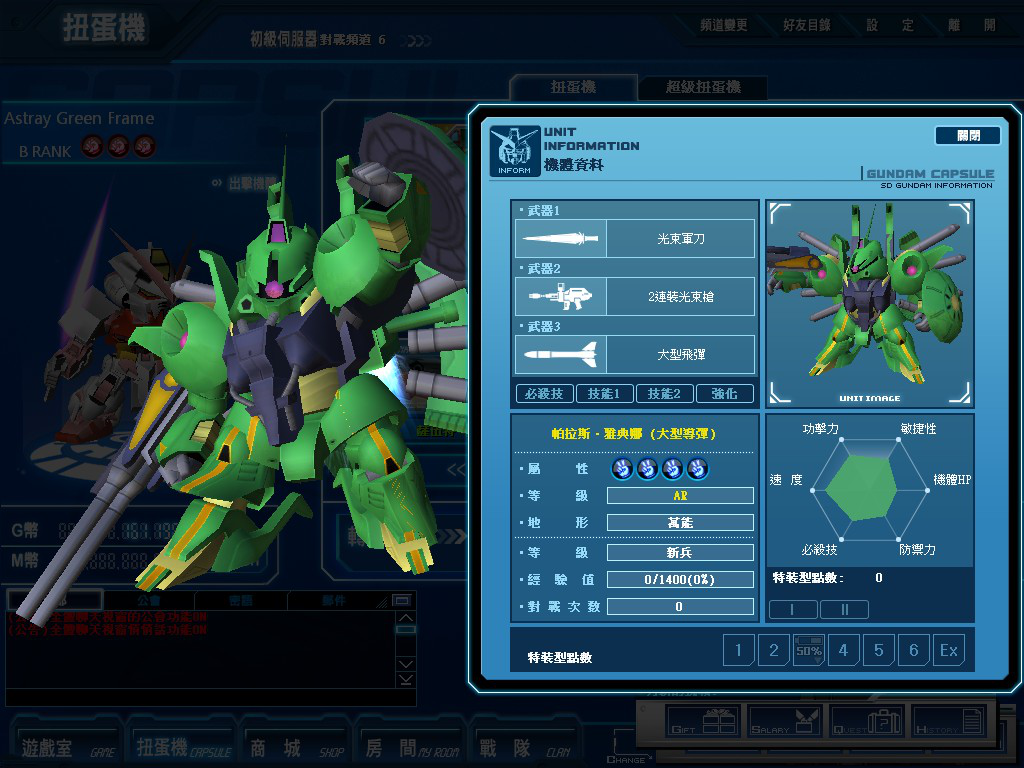Image resolution: width=1024 pixels, height=768 pixels.
Task: Switch to the 扭蛋機 tab
Action: tap(573, 88)
